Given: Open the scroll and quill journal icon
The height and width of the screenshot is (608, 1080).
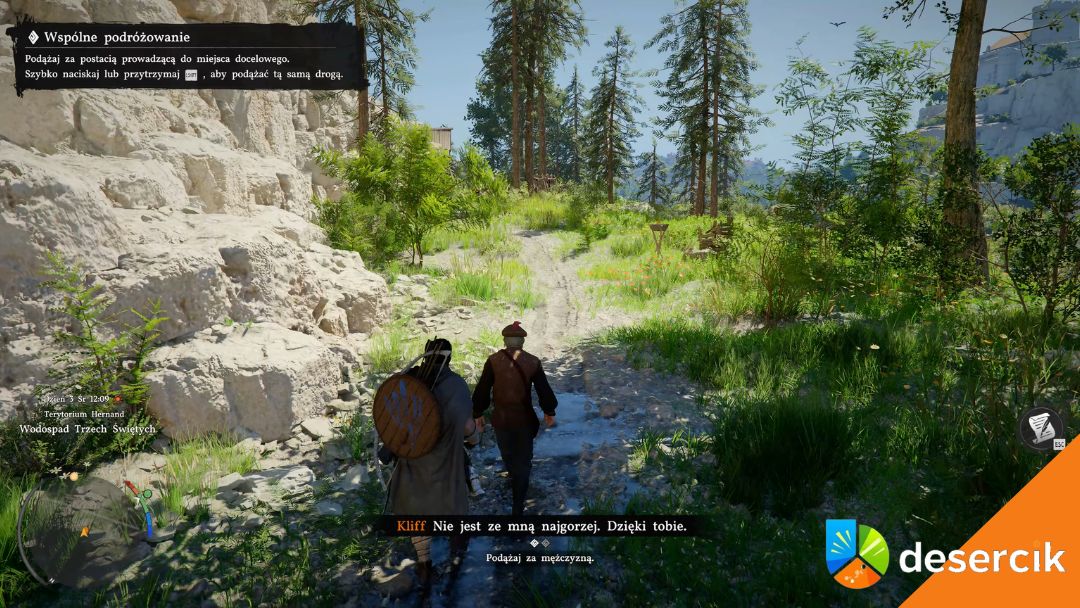Looking at the screenshot, I should coord(1041,427).
